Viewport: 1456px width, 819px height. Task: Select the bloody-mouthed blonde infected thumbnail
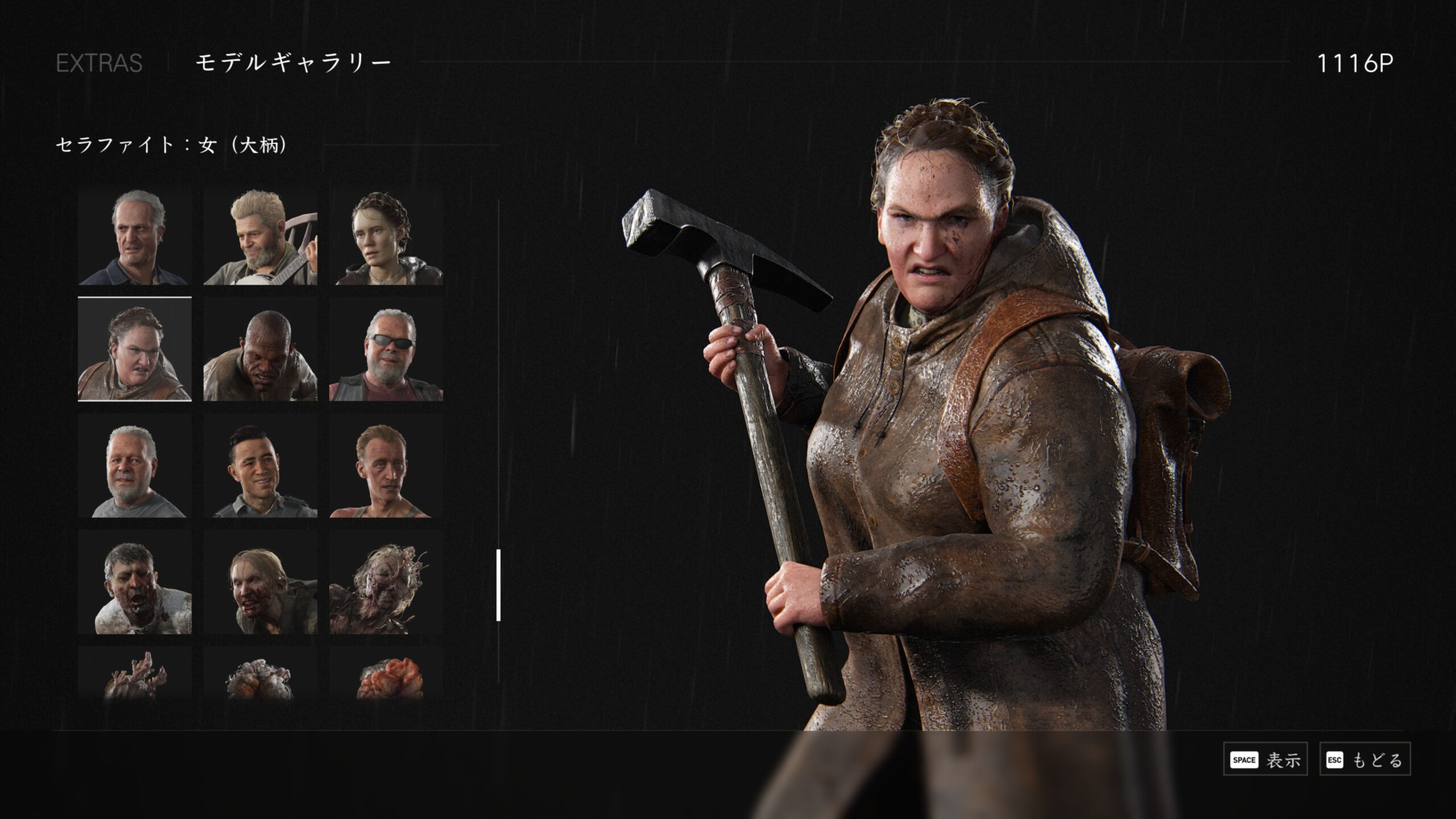coord(260,582)
